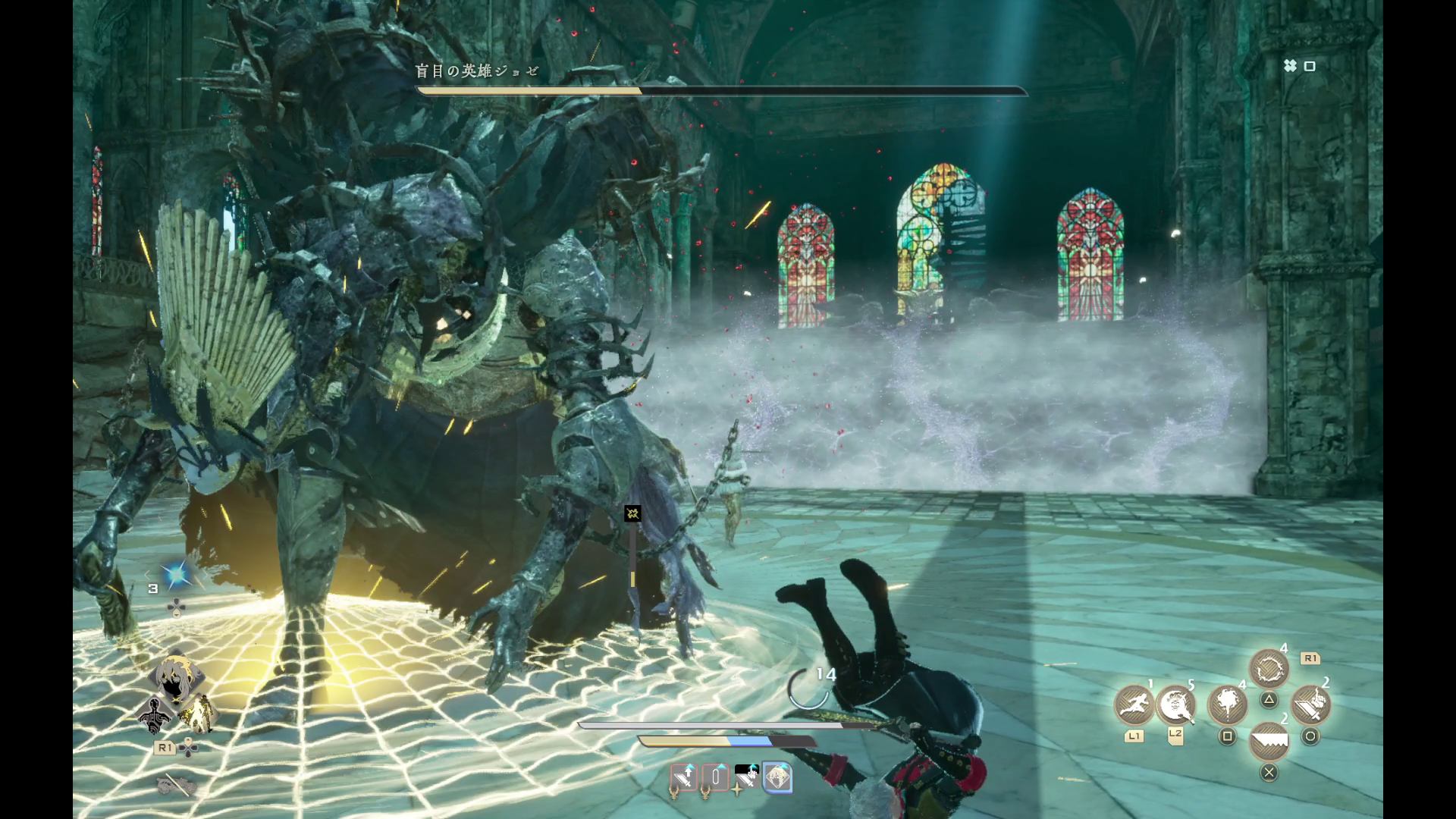
Task: Select the blue-highlighted hair portrait buff icon
Action: (x=777, y=777)
